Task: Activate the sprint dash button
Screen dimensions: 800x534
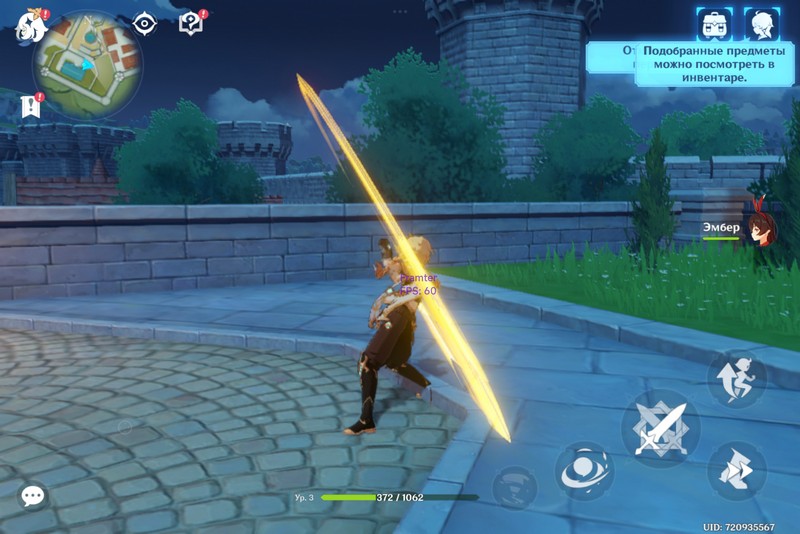Action: [x=737, y=470]
